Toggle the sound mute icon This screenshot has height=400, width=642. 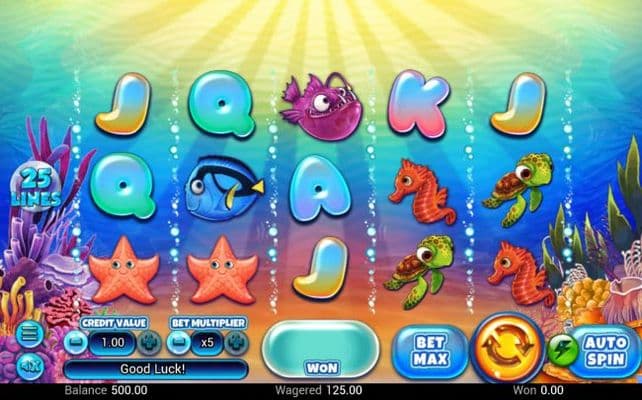point(28,364)
